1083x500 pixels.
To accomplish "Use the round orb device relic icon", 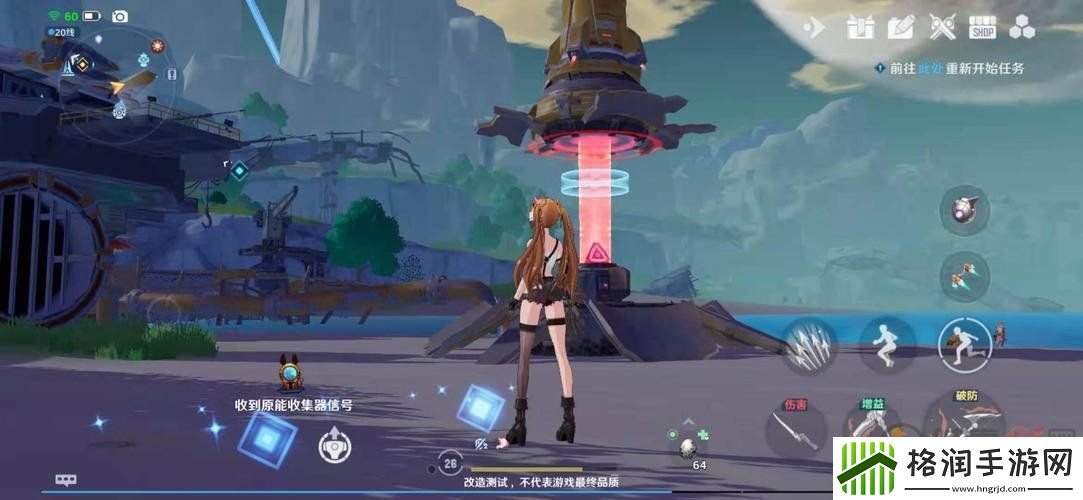I will [x=964, y=209].
